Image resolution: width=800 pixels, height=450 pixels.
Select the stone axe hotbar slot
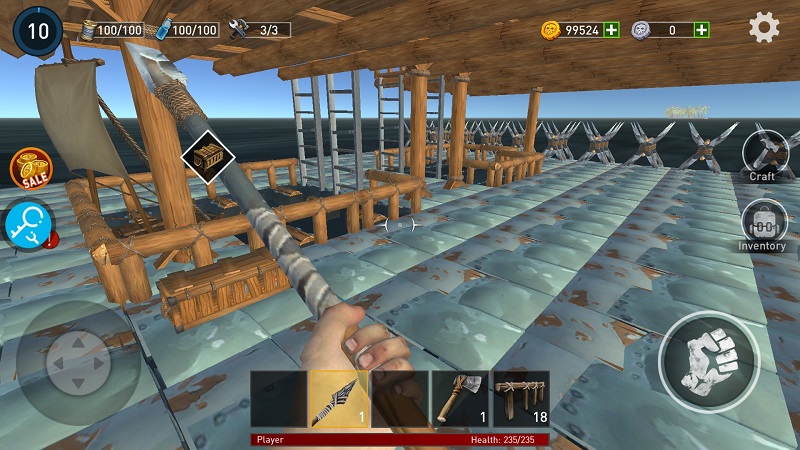[x=460, y=399]
